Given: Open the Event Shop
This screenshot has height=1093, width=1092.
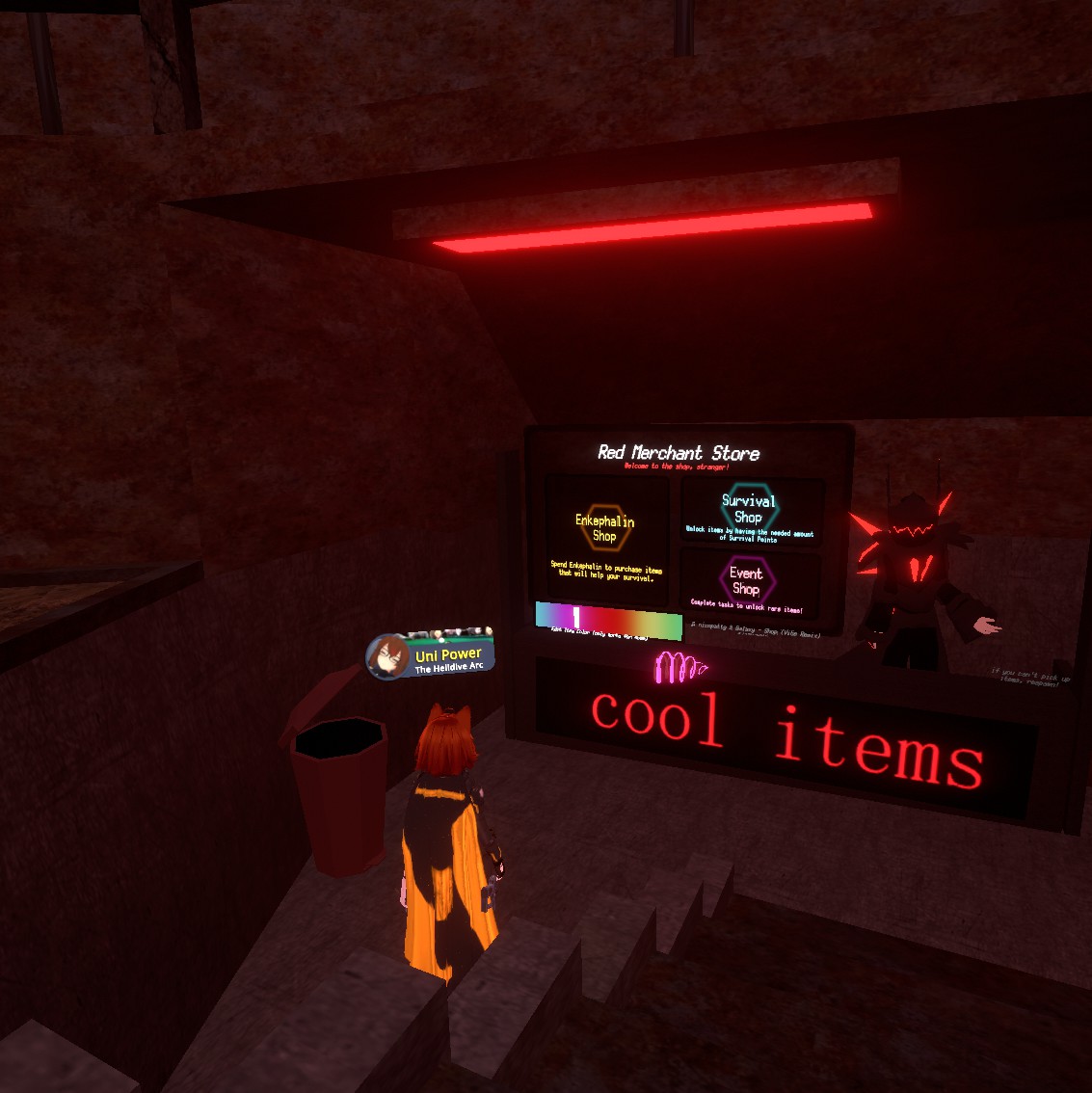Looking at the screenshot, I should coord(746,580).
